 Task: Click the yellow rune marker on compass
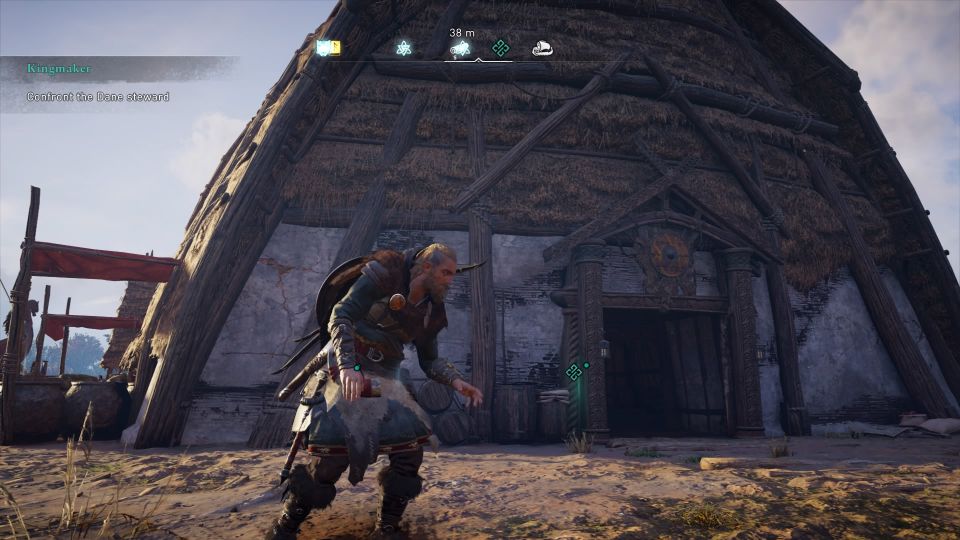tap(328, 47)
